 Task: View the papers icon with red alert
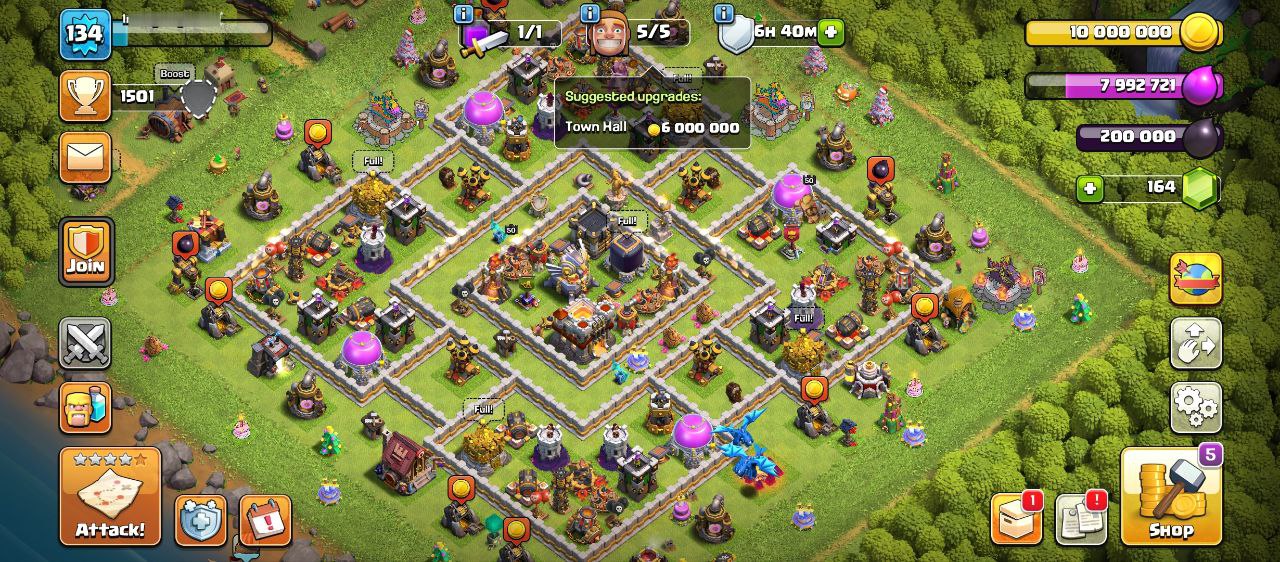1080,518
